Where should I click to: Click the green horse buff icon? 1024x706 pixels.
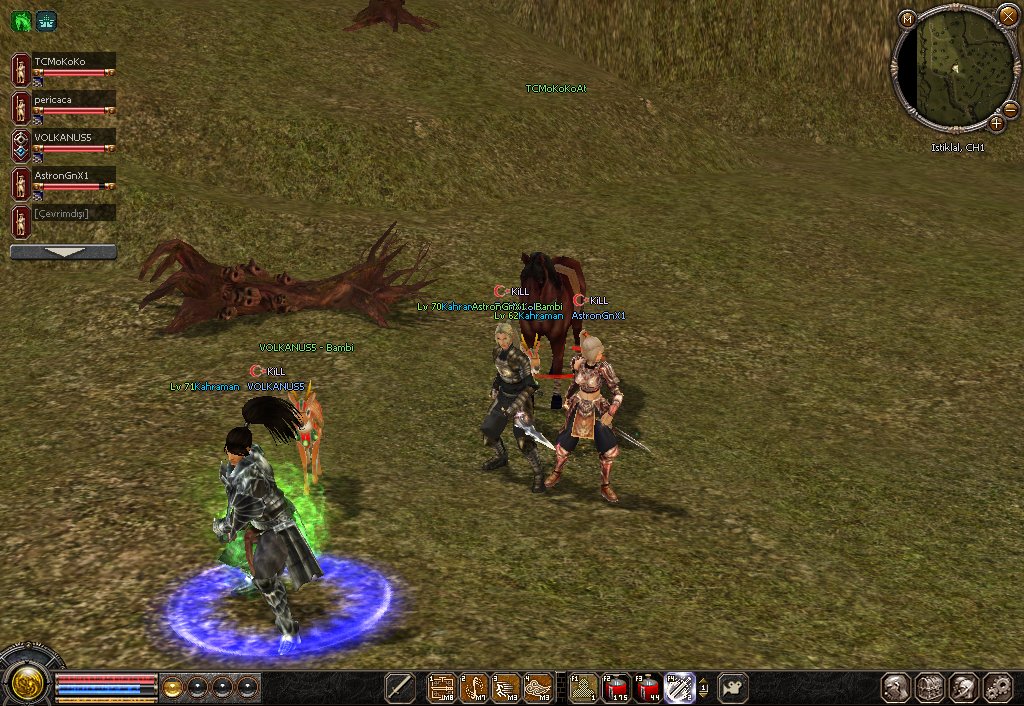tap(21, 21)
